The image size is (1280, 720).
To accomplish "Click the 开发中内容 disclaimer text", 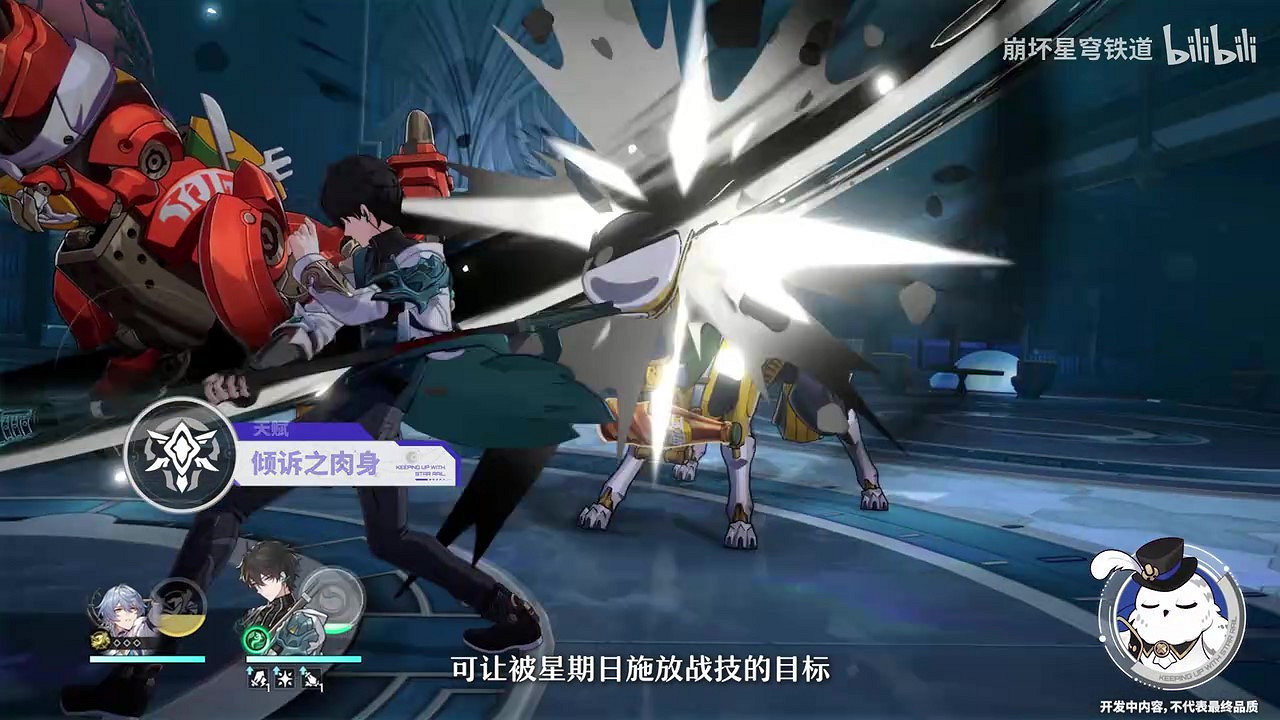I will tap(1180, 706).
